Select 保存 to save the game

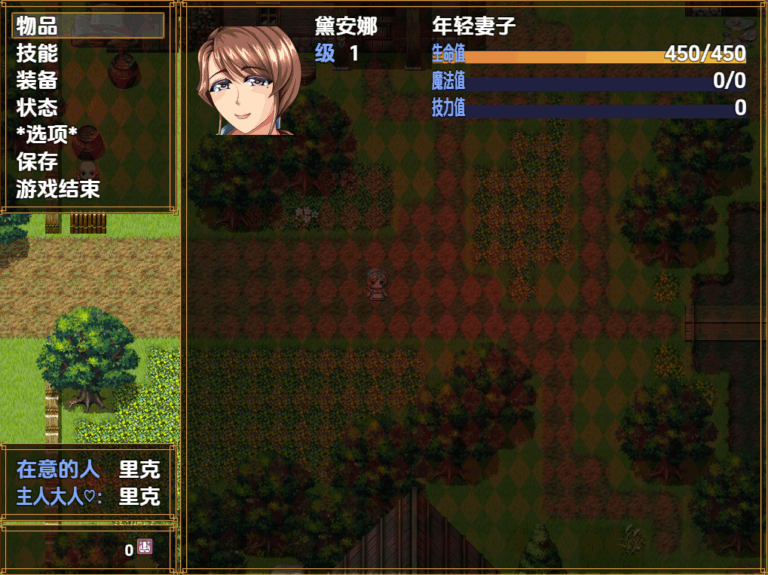click(38, 162)
